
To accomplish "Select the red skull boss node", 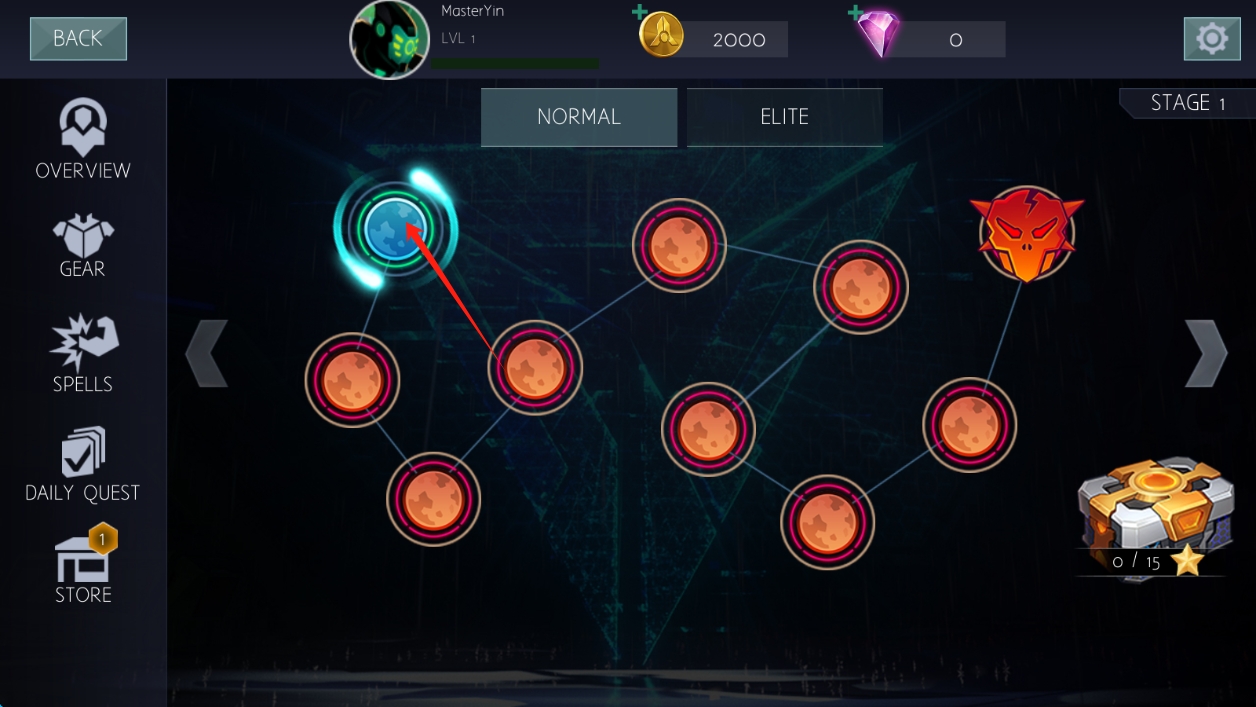I will click(x=1026, y=234).
